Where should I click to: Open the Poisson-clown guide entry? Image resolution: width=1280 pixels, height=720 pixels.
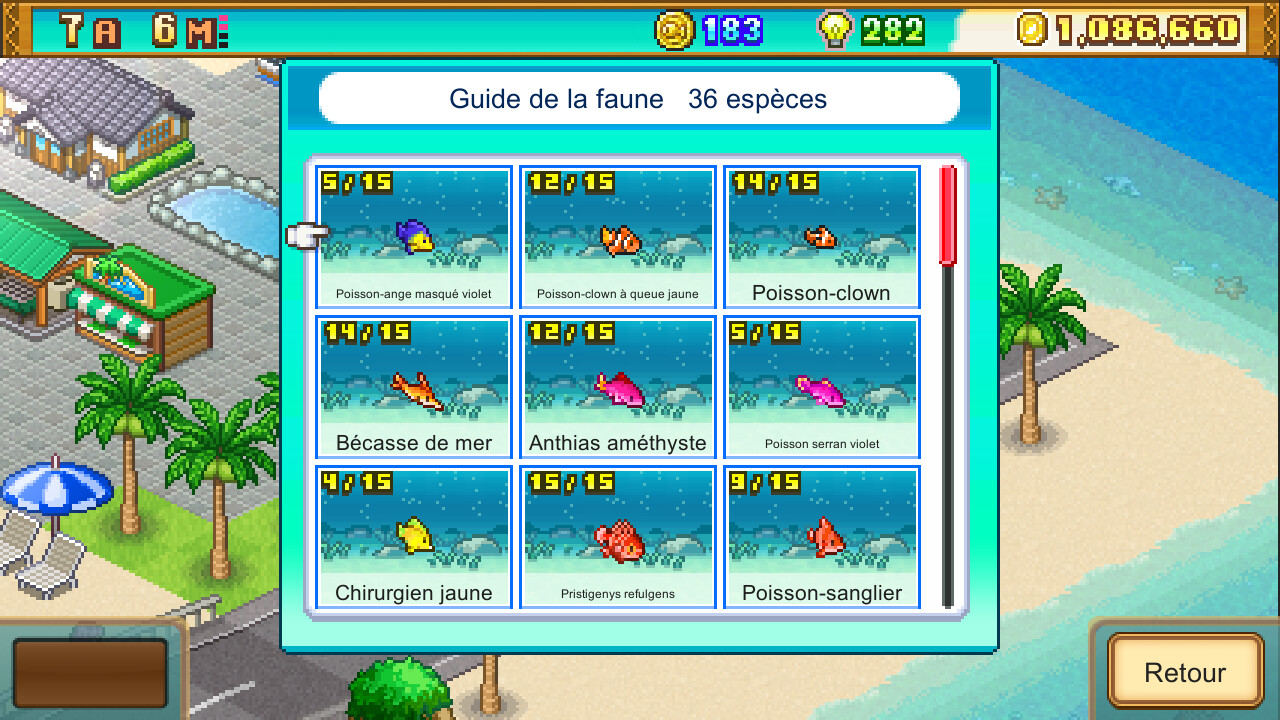(x=821, y=237)
